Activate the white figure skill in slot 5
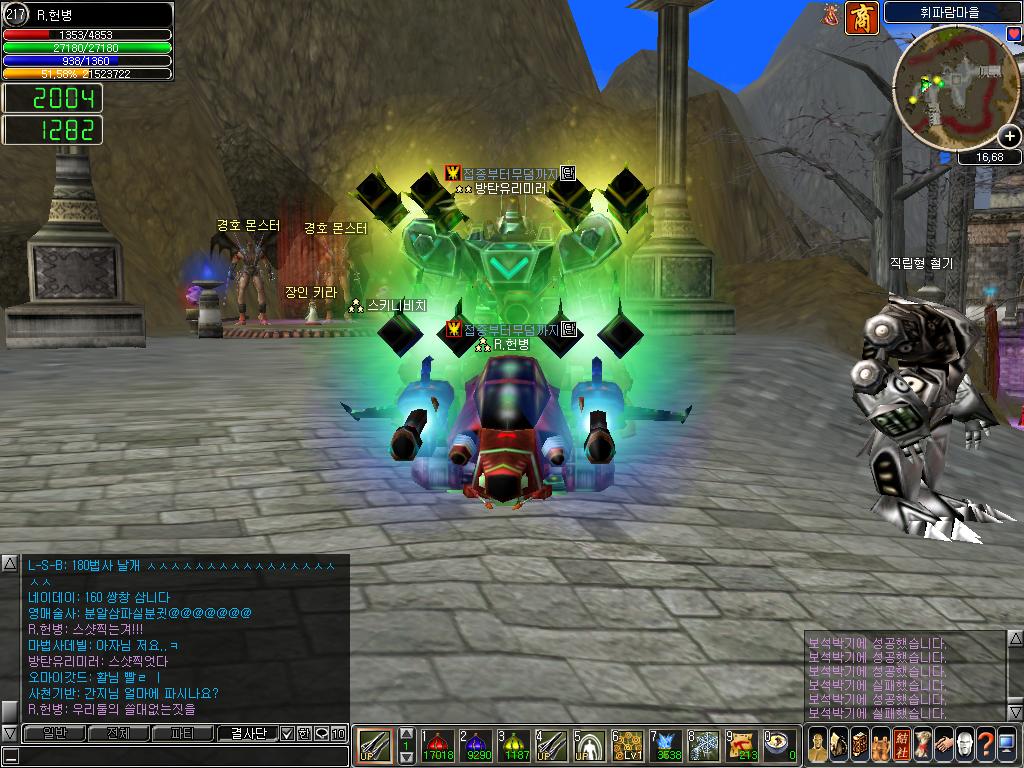The height and width of the screenshot is (768, 1024). pos(591,746)
